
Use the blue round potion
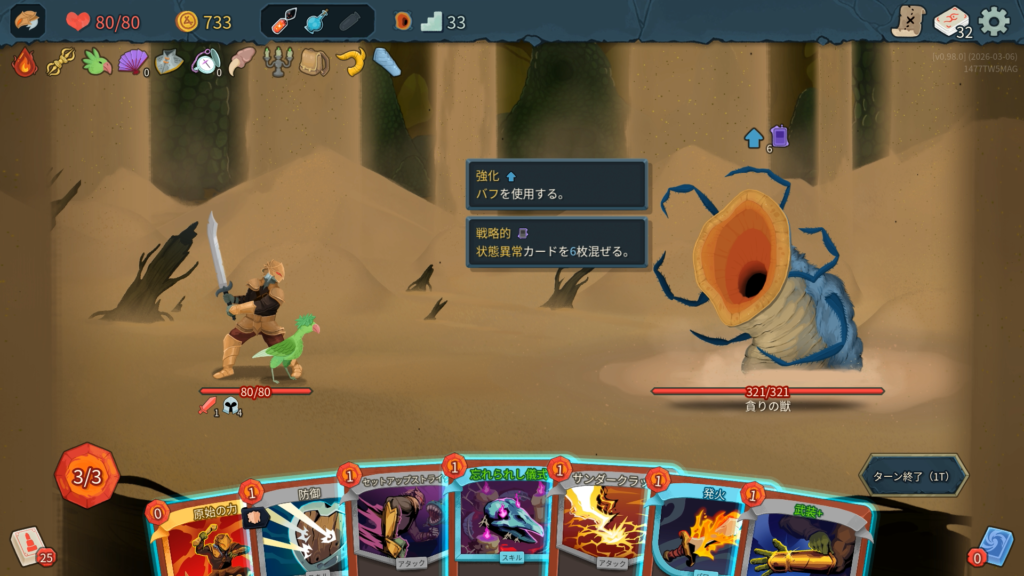click(317, 21)
